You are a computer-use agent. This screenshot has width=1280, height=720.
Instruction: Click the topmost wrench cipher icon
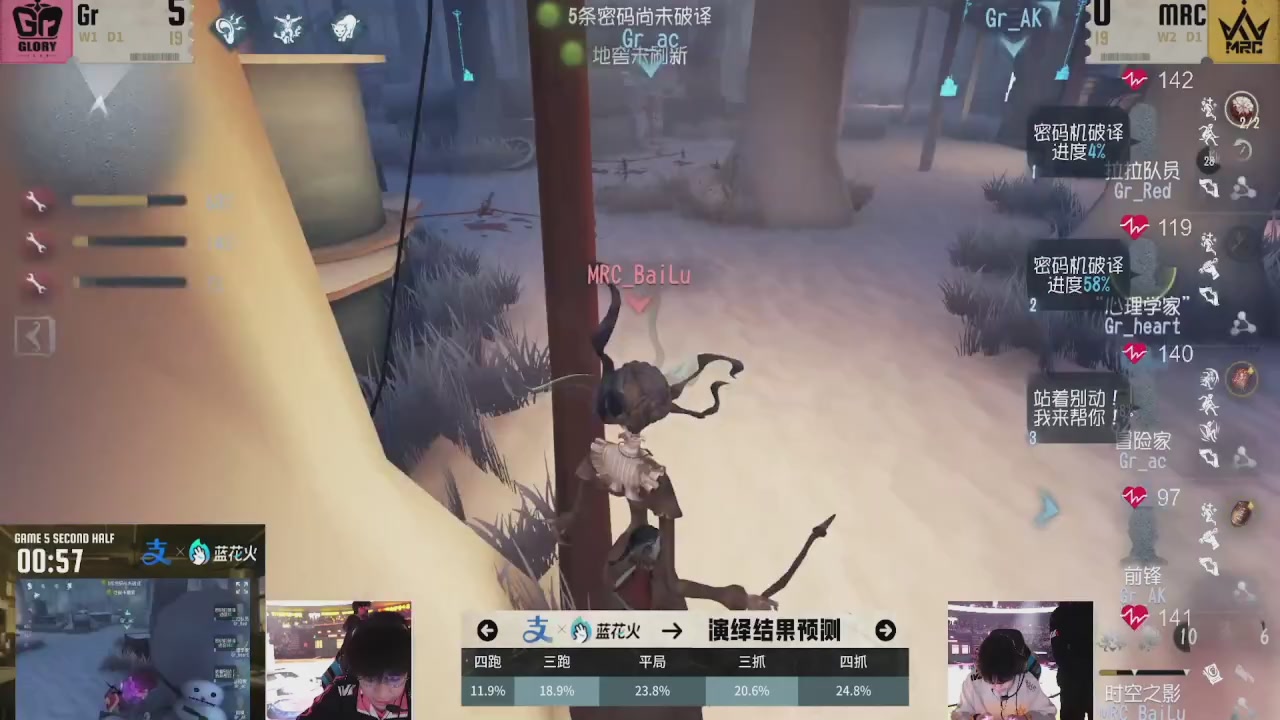(x=35, y=201)
